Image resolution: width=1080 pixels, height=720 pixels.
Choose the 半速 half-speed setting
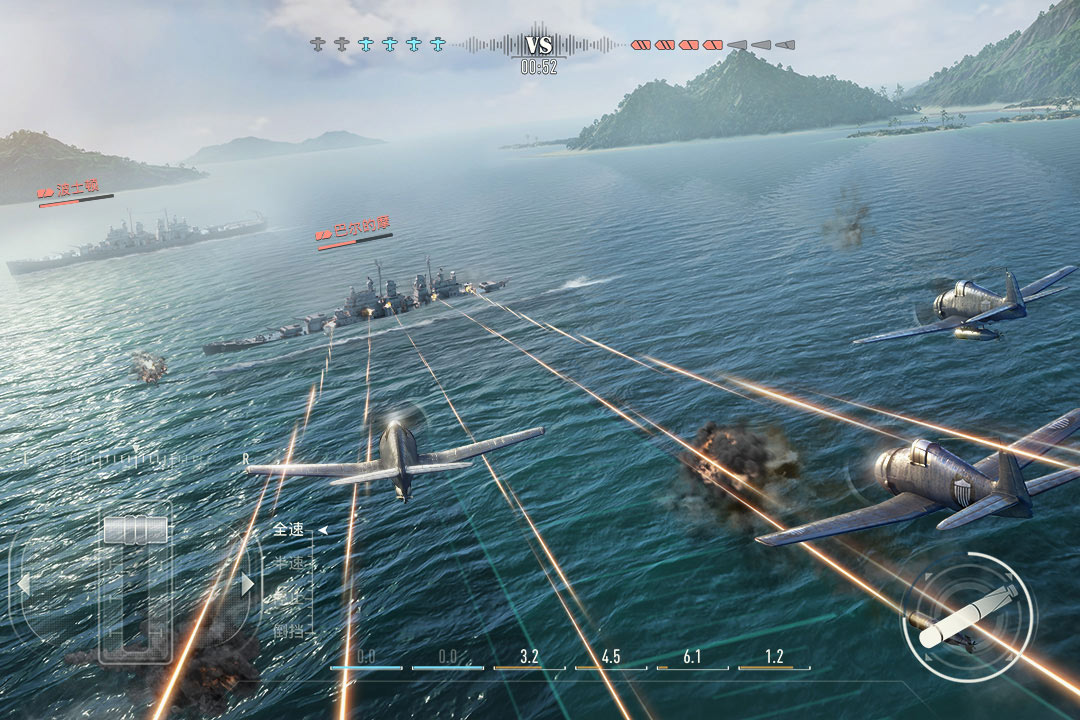(289, 564)
